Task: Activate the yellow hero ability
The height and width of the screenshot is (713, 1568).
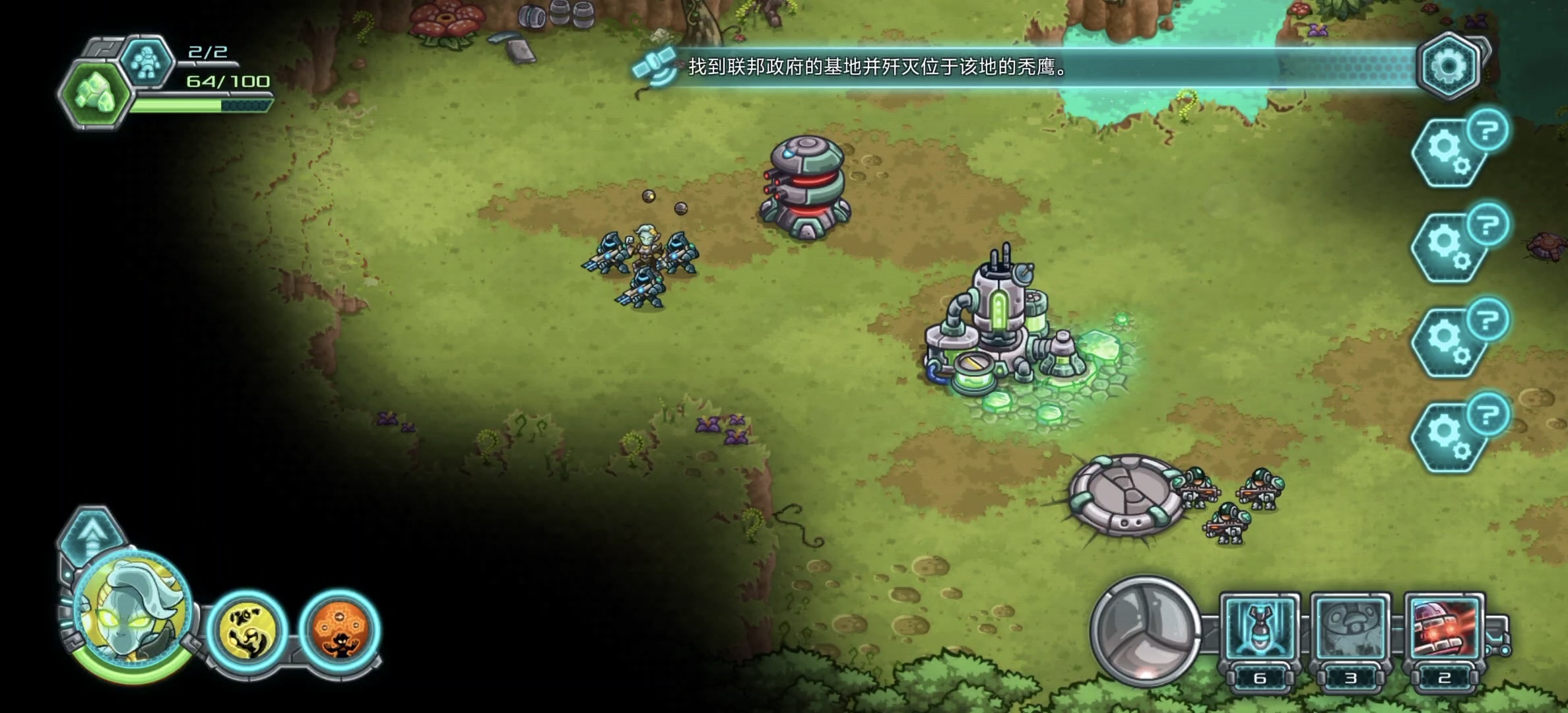Action: 247,630
